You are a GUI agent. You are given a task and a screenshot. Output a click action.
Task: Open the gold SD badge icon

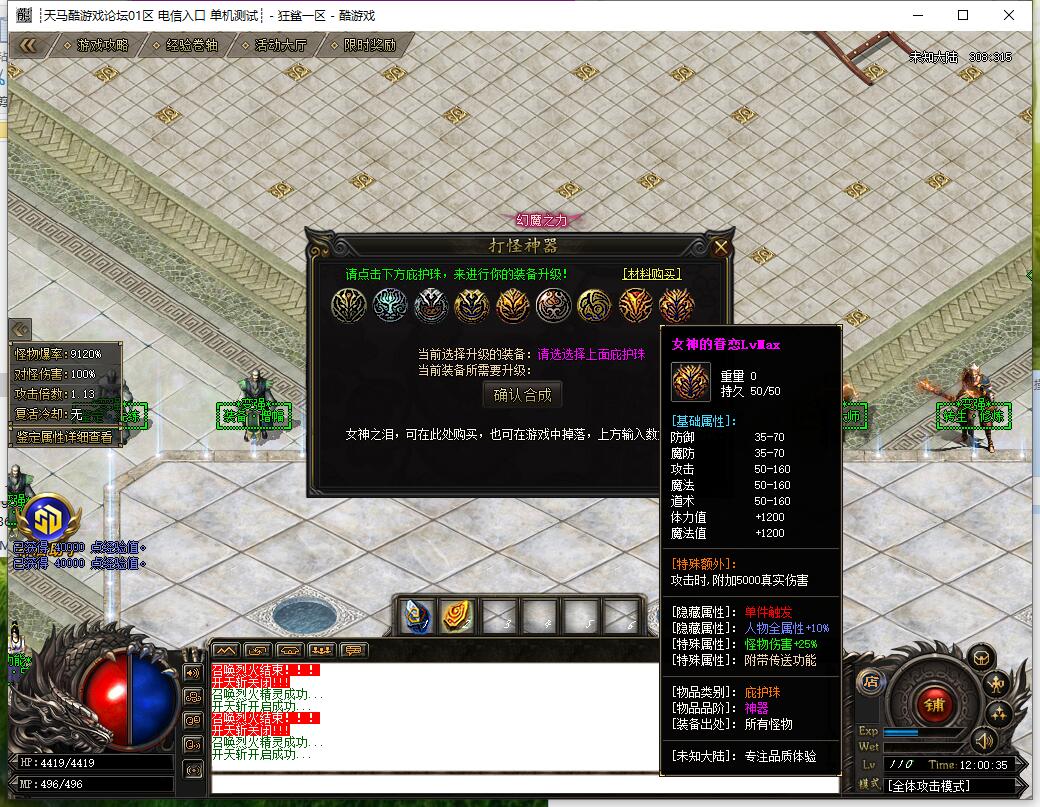tap(47, 518)
